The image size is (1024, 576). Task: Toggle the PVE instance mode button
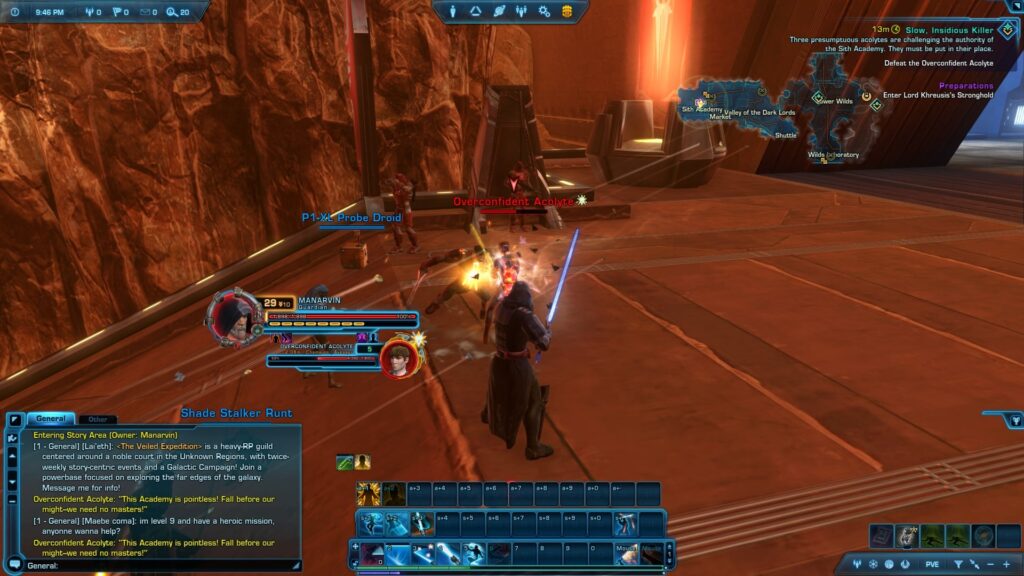click(932, 564)
